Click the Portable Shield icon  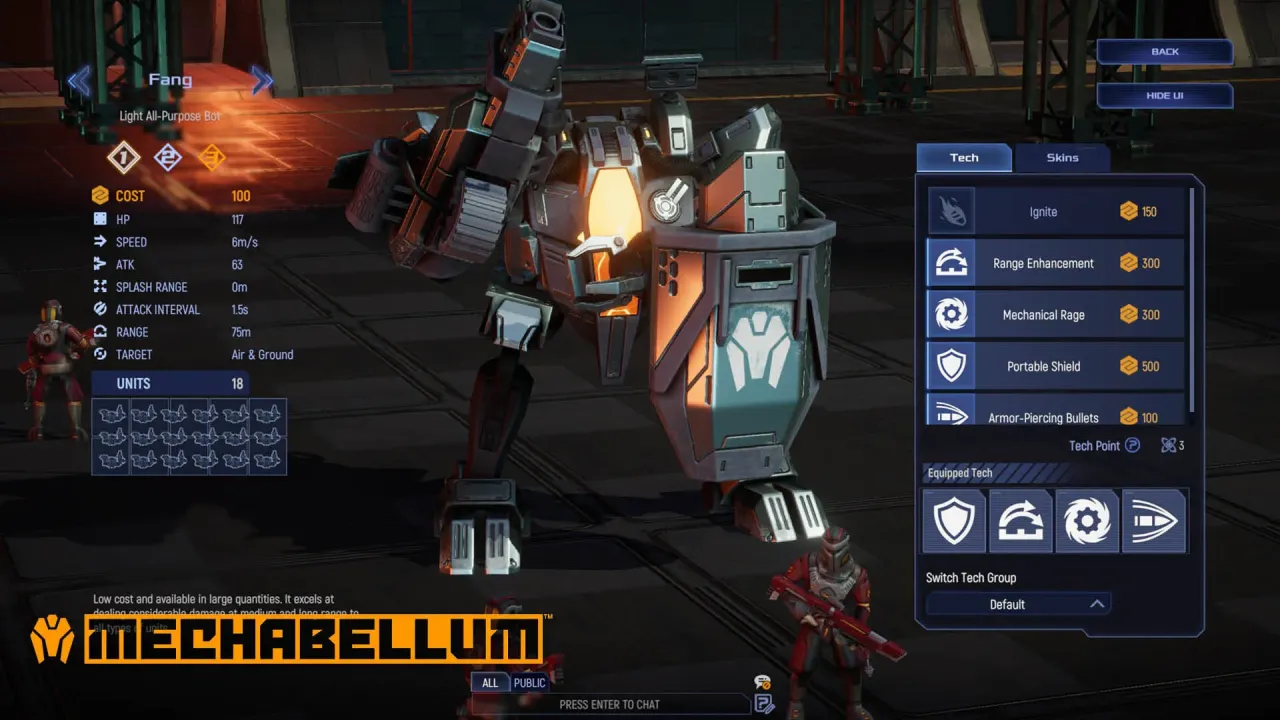951,366
